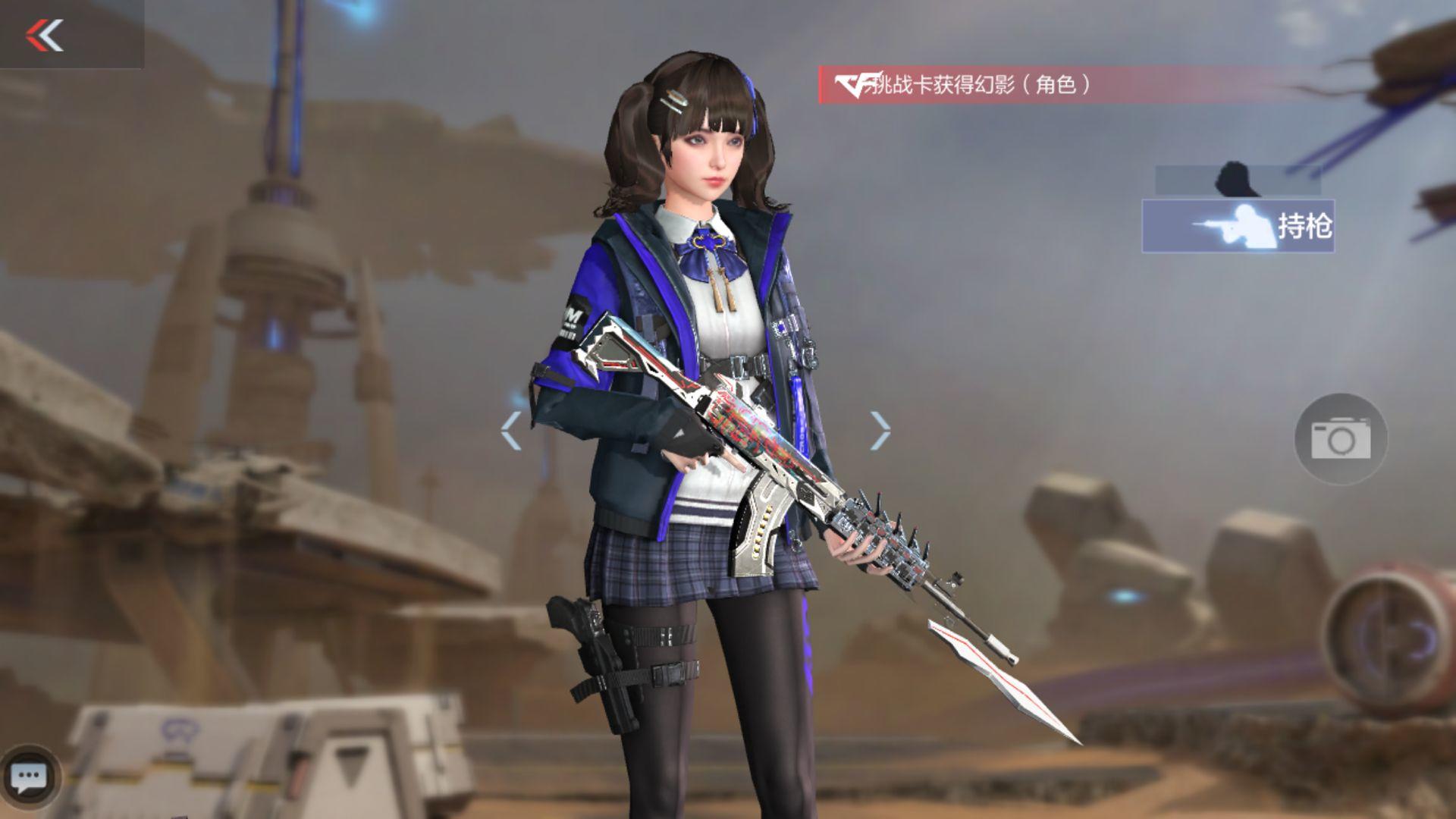Advance to next view with right chevron
The width and height of the screenshot is (1456, 819).
(881, 431)
